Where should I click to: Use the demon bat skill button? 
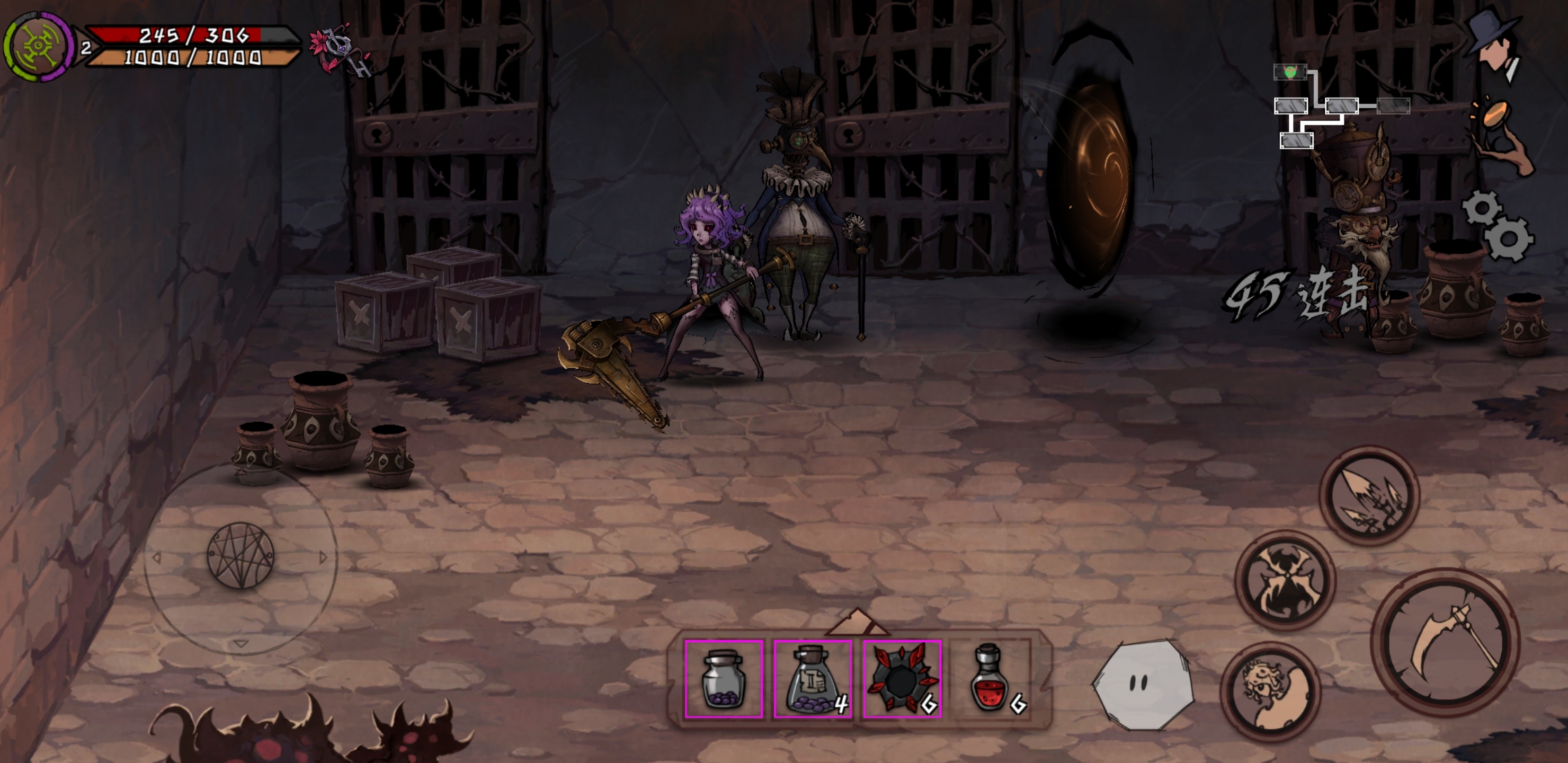[1285, 580]
